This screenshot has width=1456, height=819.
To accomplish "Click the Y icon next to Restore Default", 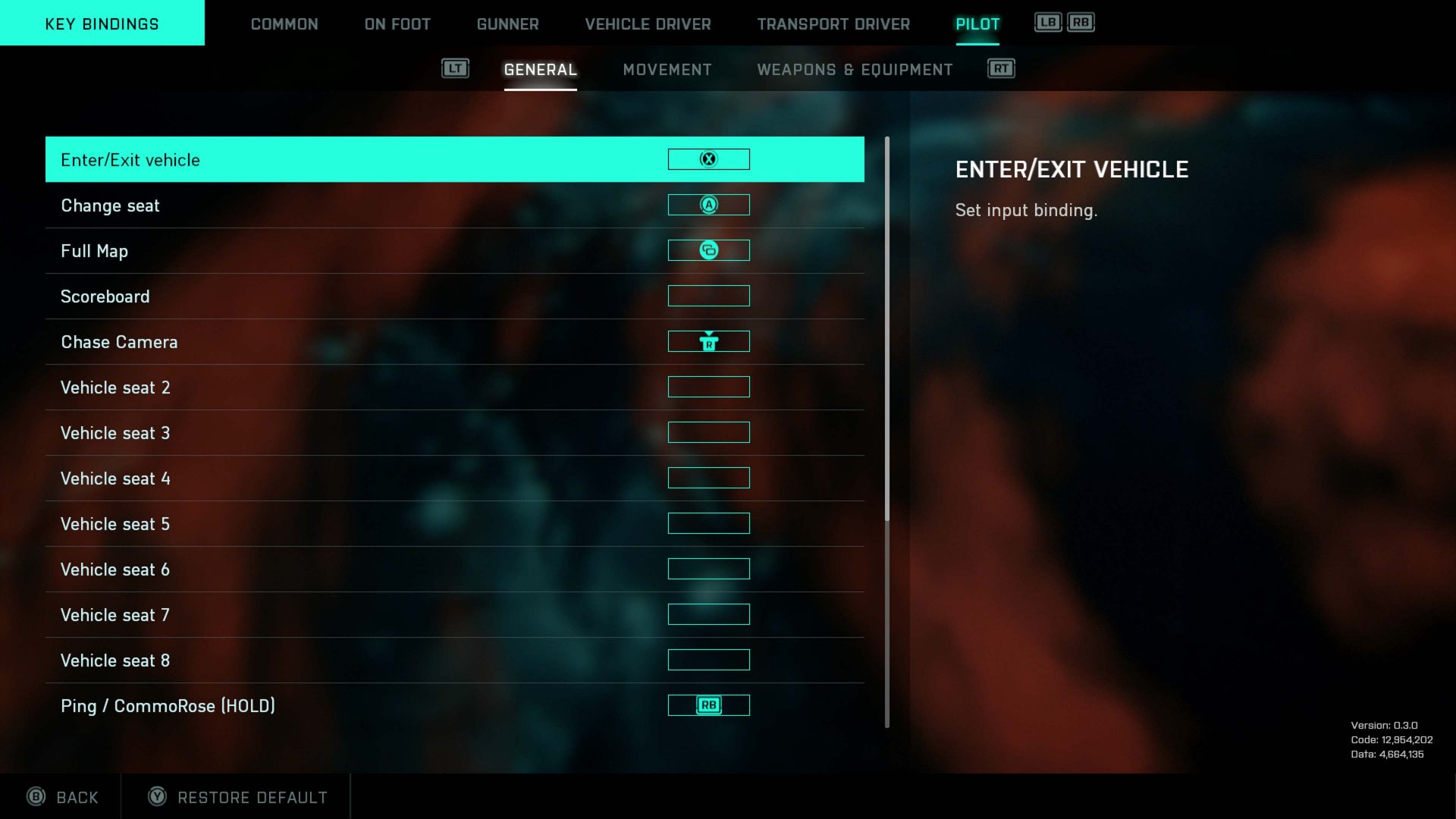I will pos(157,797).
